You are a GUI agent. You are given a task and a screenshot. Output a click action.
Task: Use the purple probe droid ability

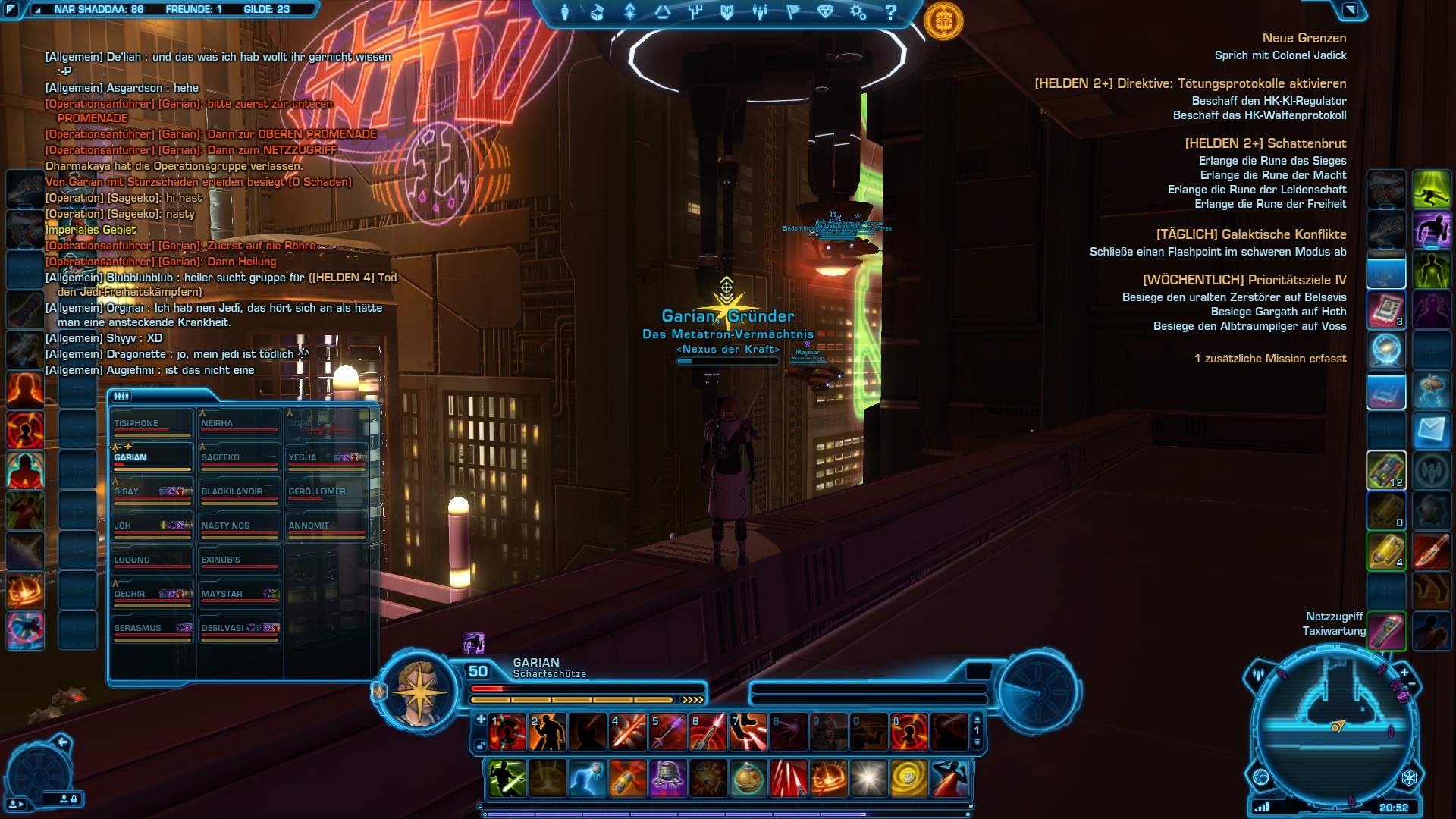[x=668, y=779]
